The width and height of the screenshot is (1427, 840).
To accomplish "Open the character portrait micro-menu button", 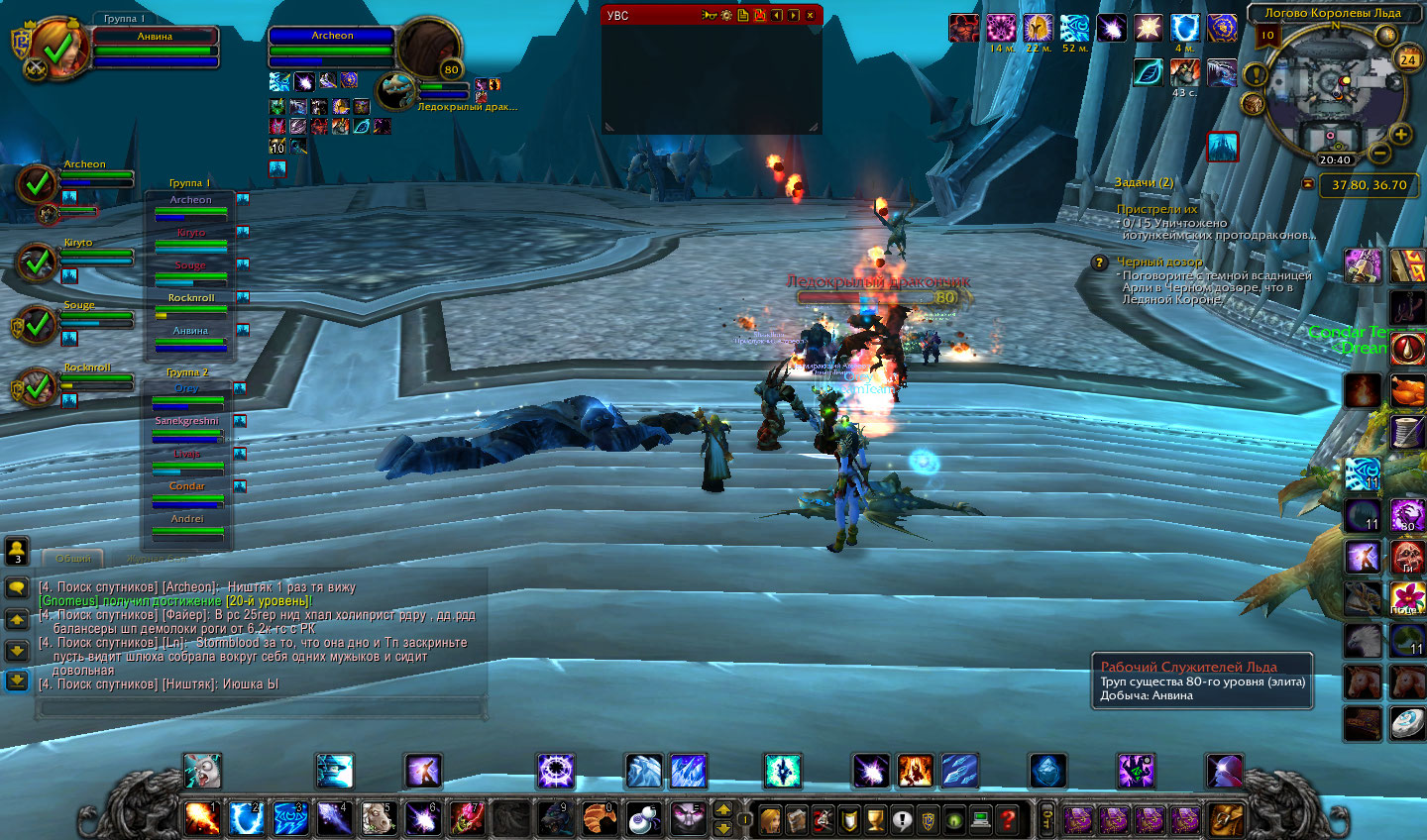I will tap(770, 819).
